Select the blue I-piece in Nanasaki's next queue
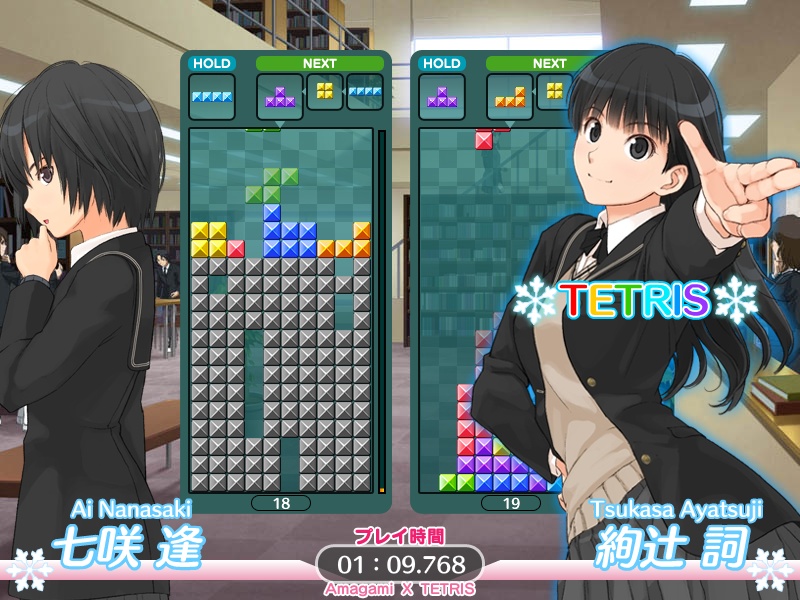 (x=365, y=93)
